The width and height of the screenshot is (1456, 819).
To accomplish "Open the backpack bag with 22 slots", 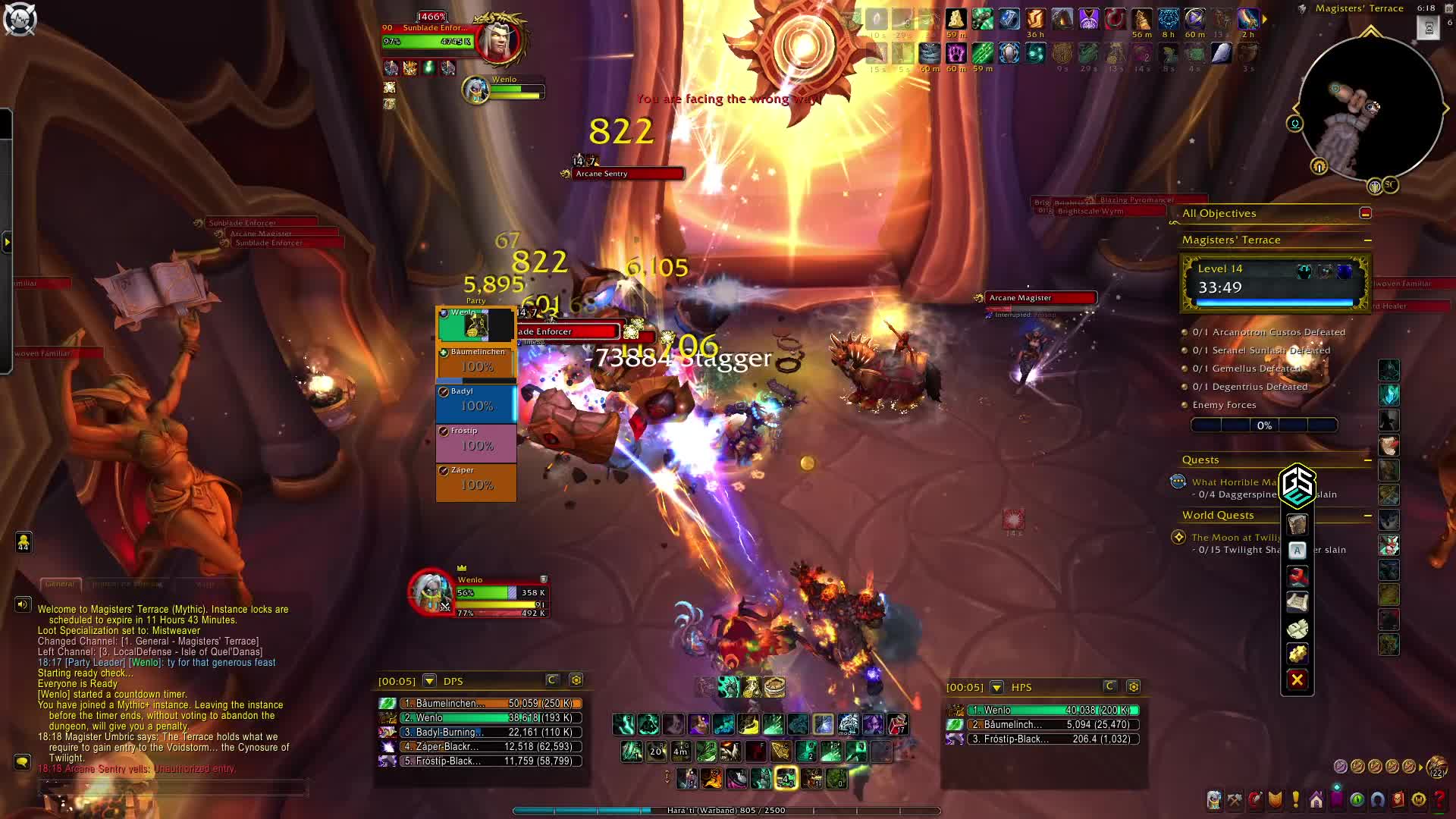I will click(x=1436, y=767).
